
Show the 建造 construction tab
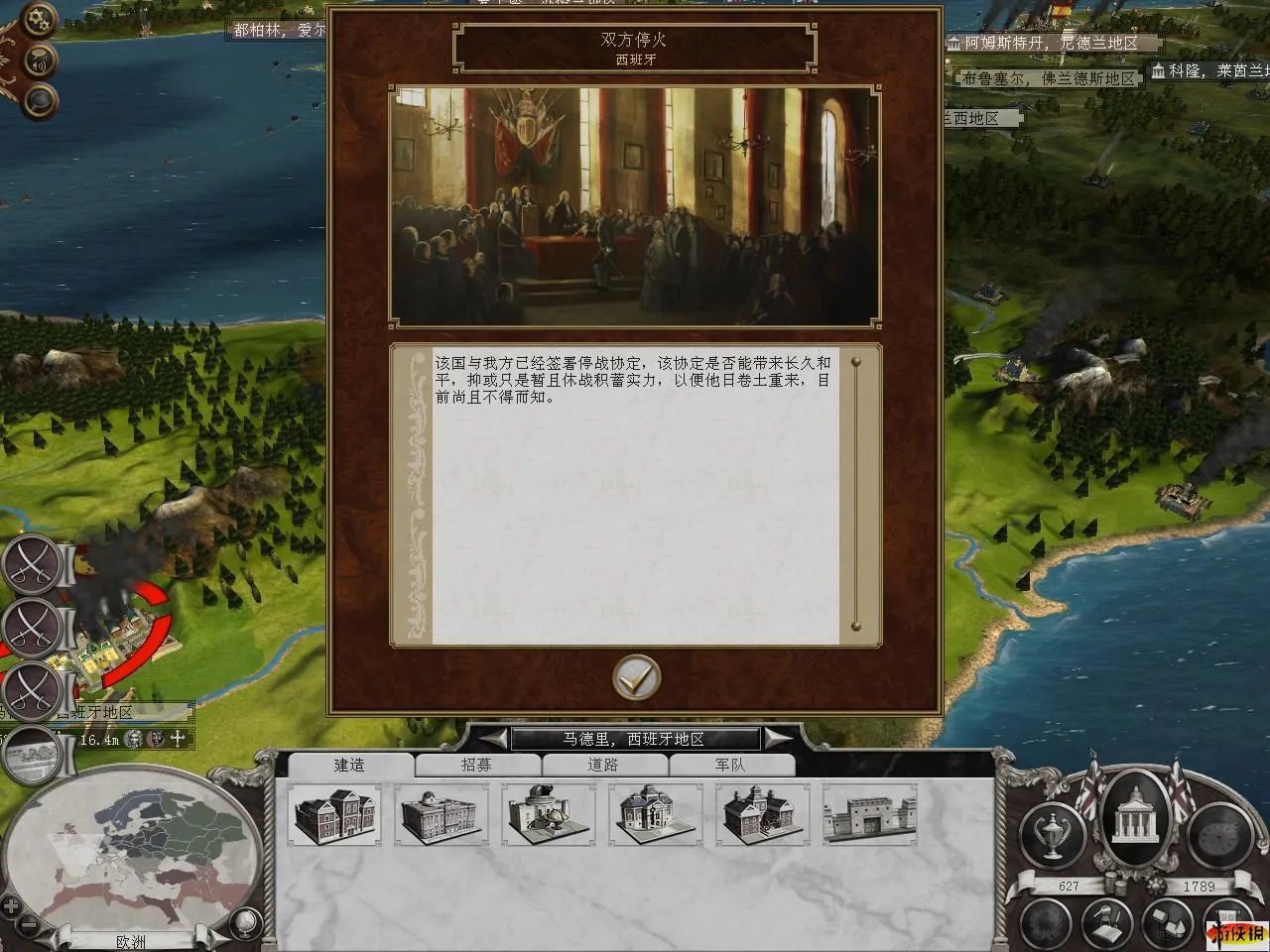tap(349, 766)
